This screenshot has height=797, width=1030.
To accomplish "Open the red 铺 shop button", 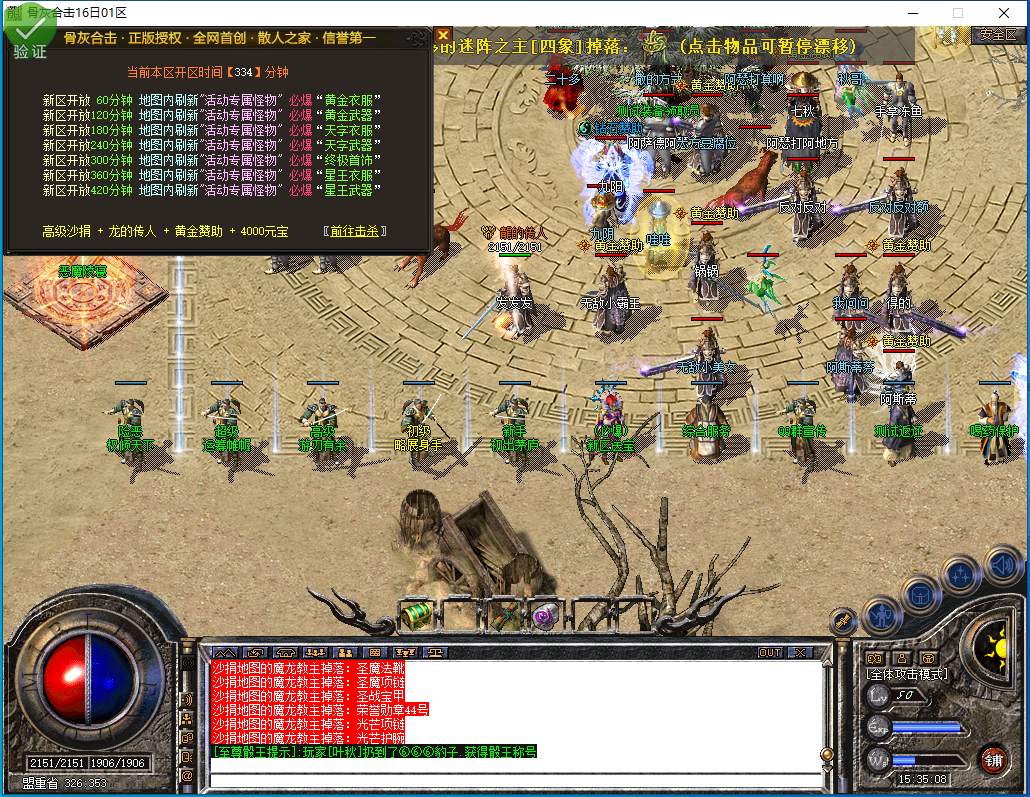I will (x=993, y=758).
